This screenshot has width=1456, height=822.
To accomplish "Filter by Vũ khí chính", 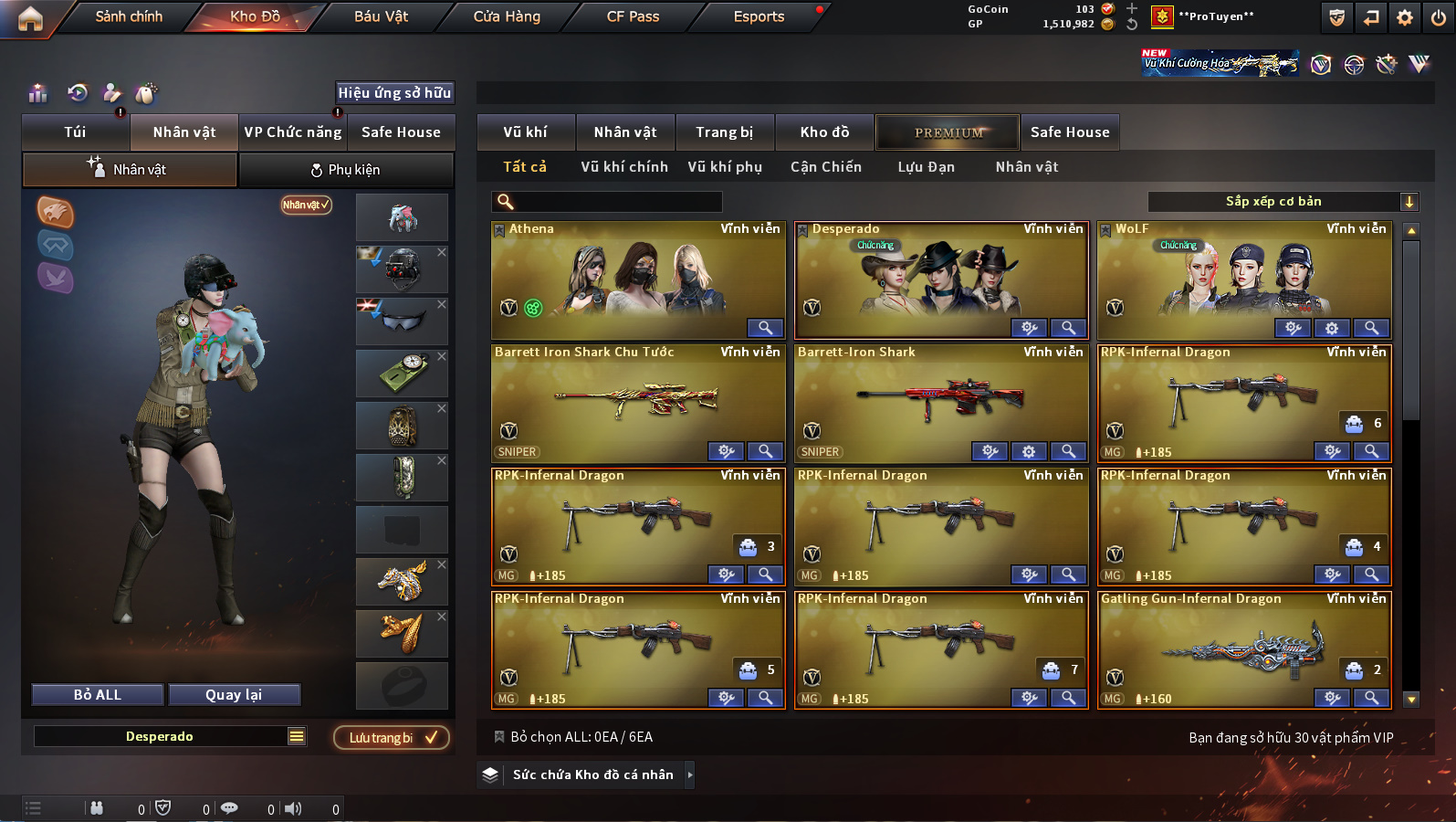I will coord(624,167).
